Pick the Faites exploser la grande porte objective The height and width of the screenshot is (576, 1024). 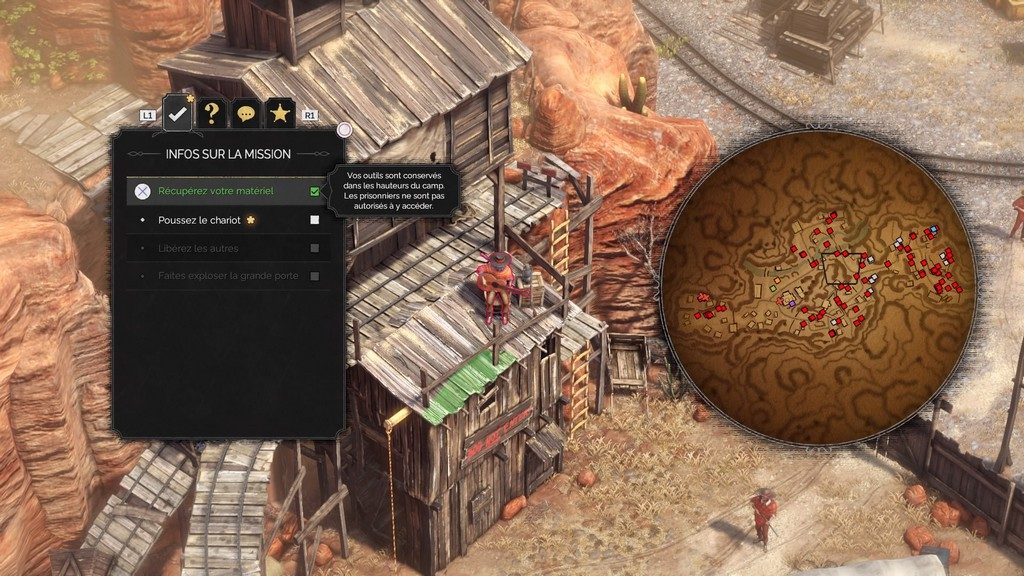(228, 275)
